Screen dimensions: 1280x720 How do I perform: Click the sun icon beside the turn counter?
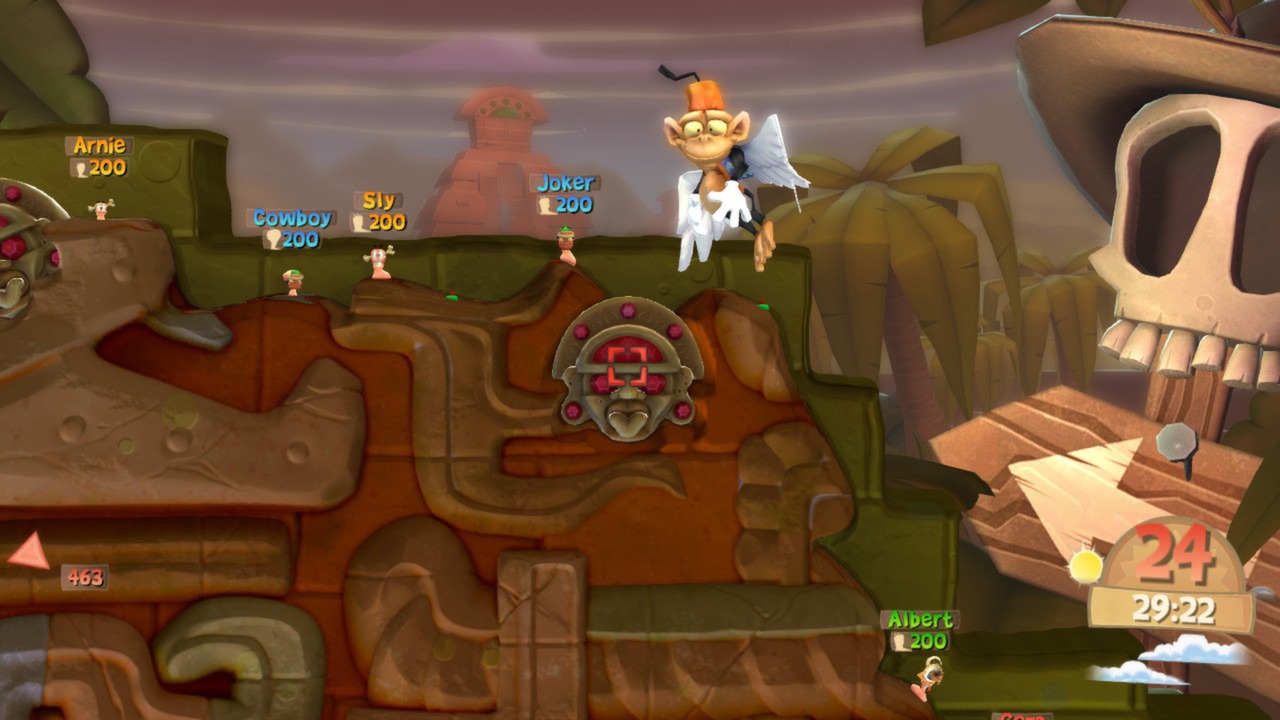coord(1087,564)
